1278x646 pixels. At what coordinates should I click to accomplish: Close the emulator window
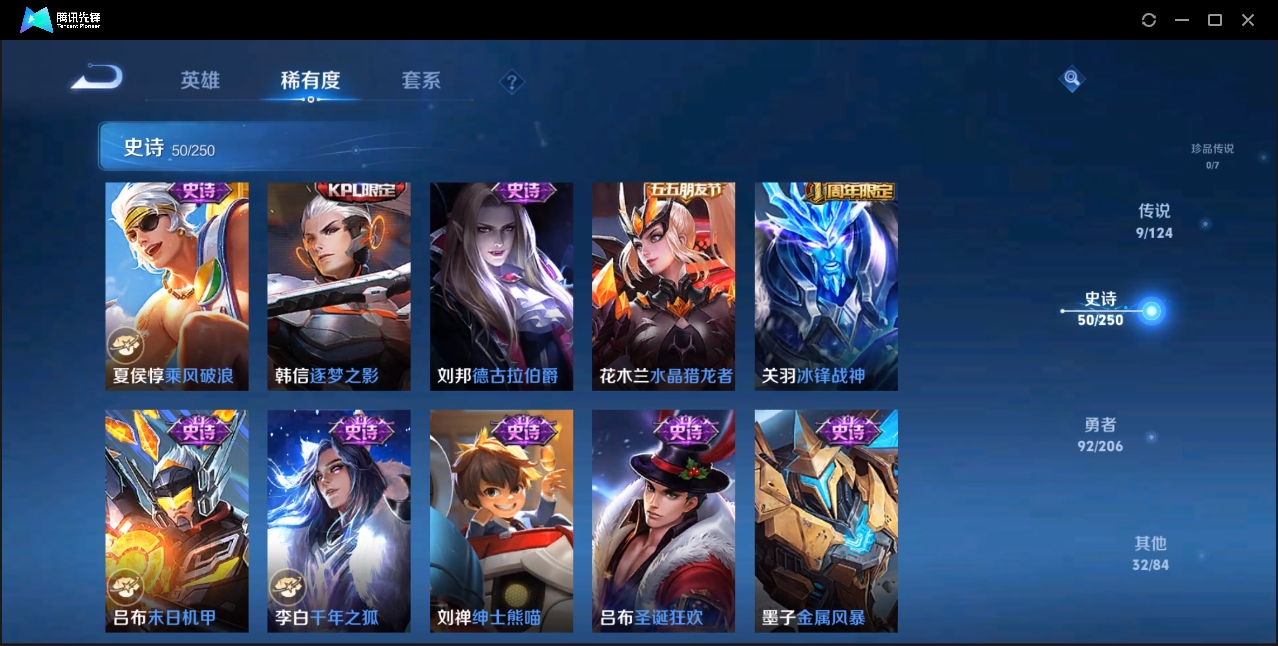point(1248,20)
